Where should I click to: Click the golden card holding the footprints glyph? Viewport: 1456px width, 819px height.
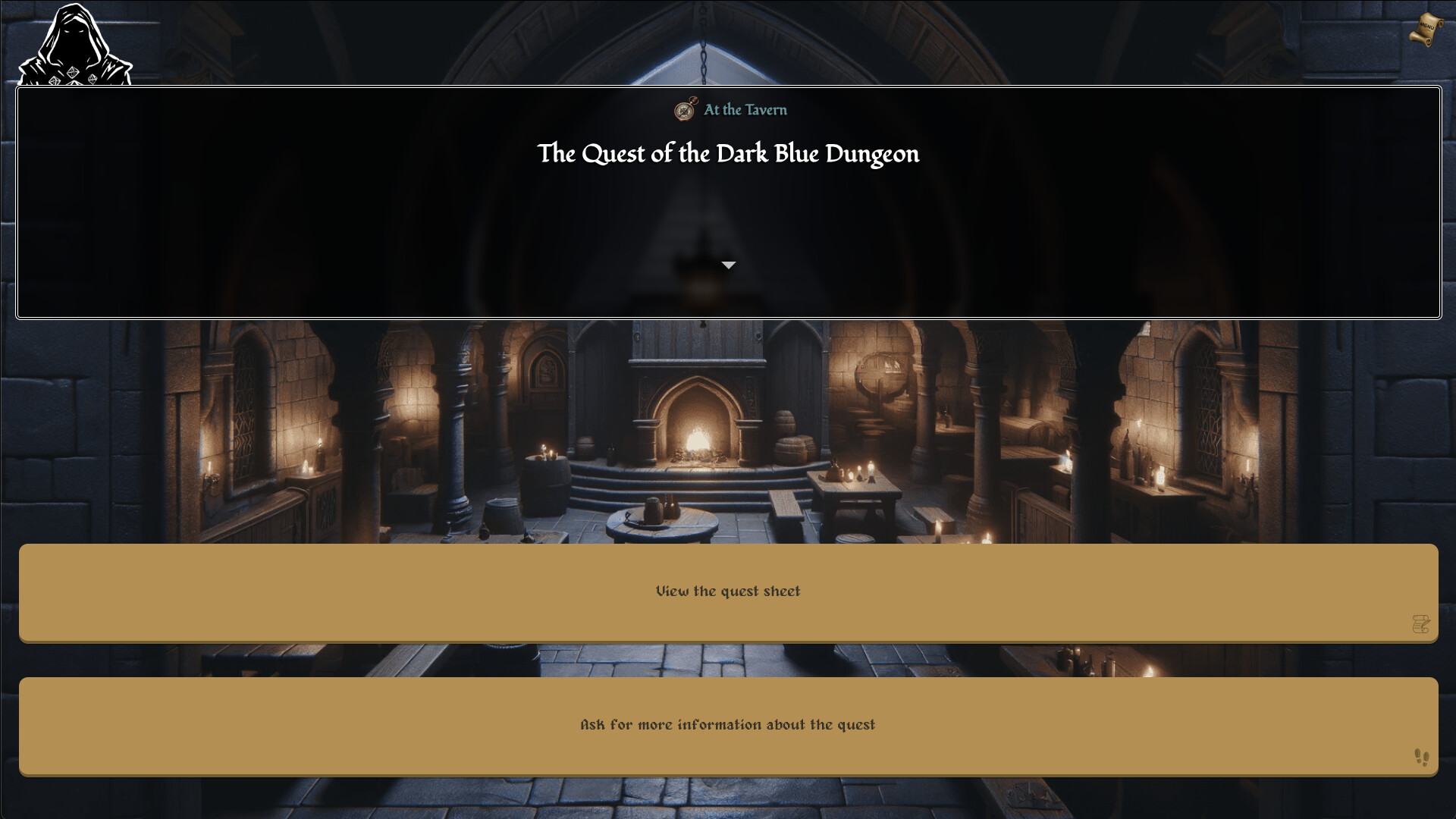coord(728,725)
